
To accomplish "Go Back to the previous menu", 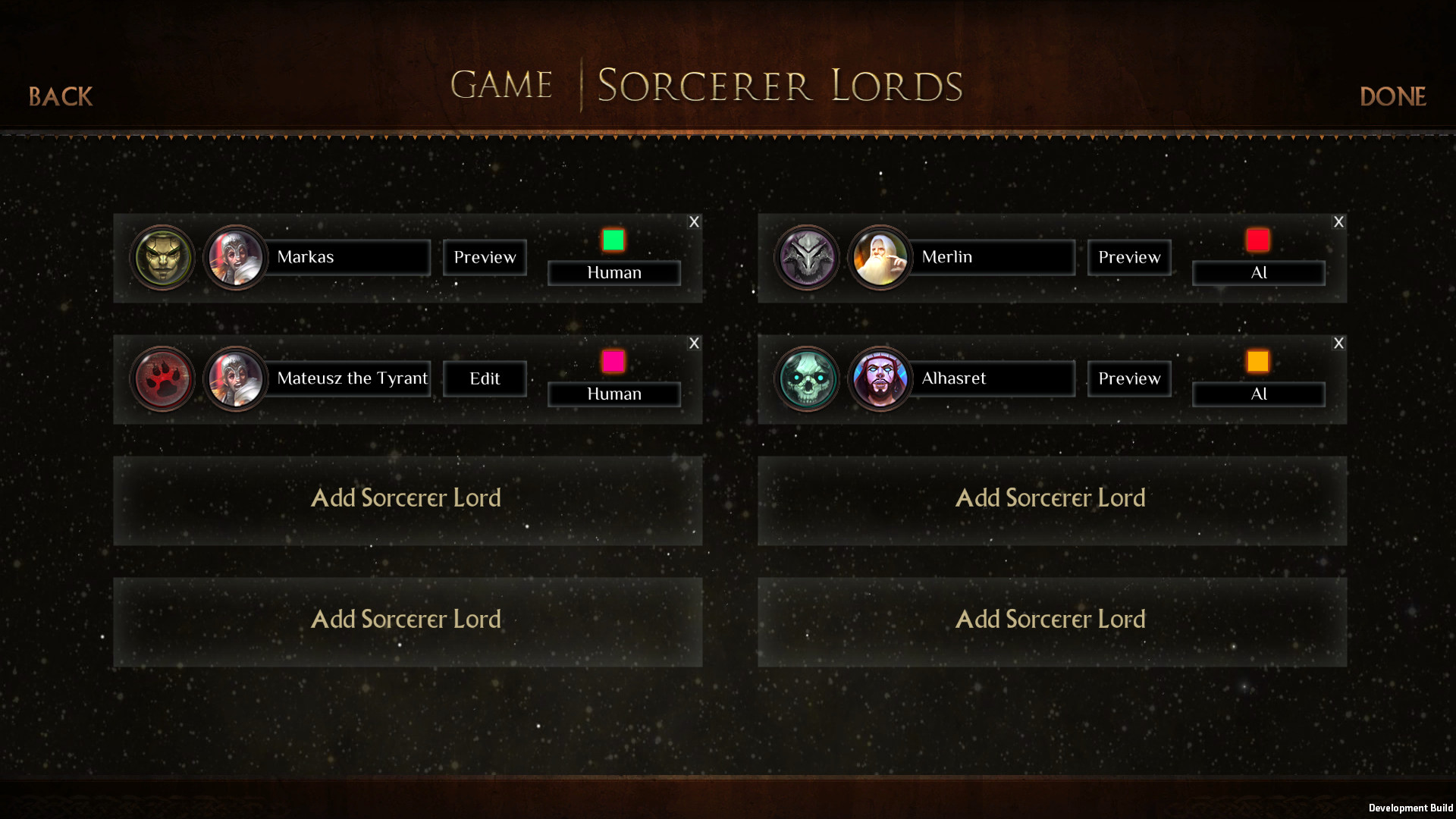I will pos(60,96).
